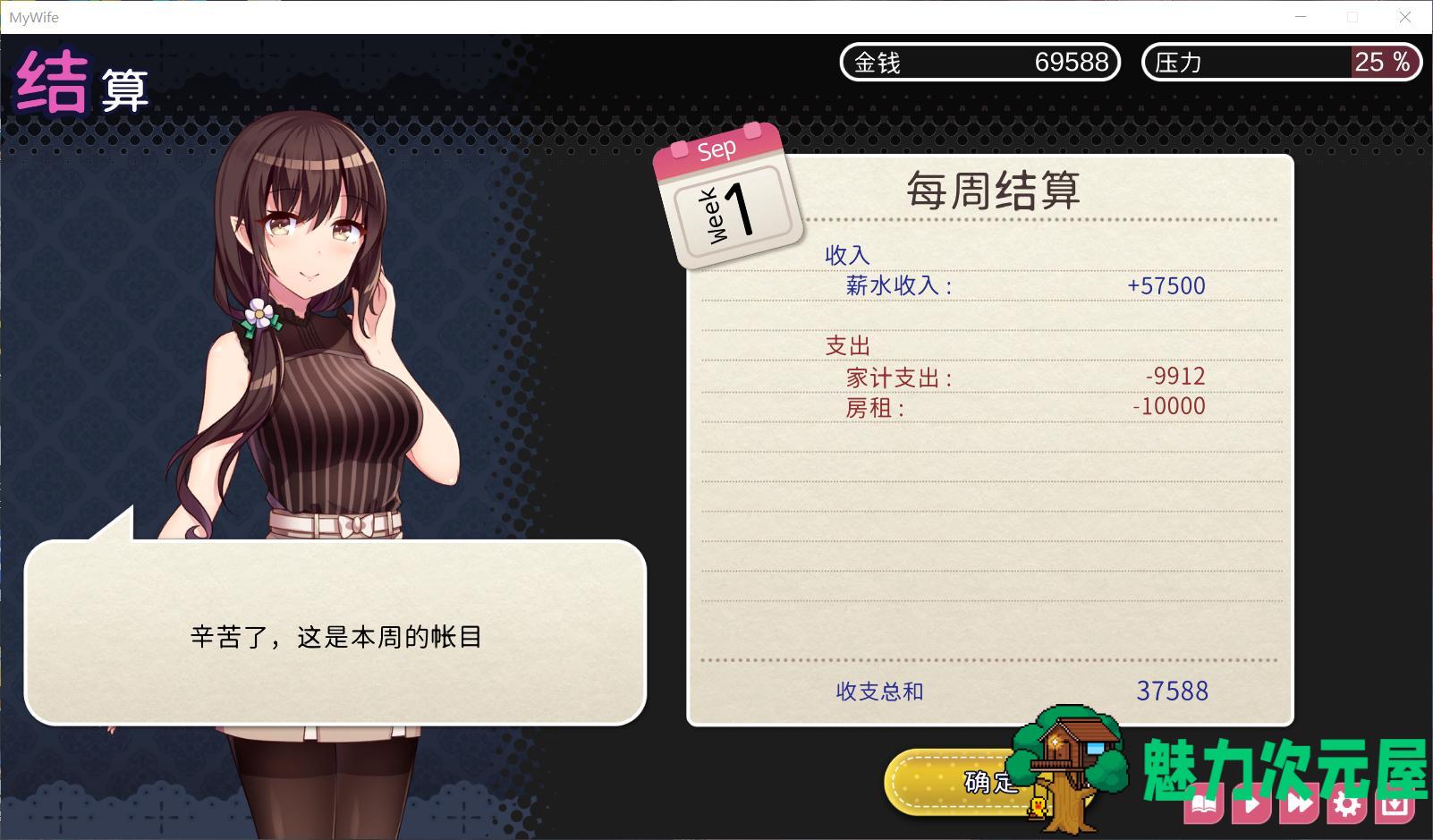Click the 压力 stress meter showing 25%

[x=1281, y=62]
